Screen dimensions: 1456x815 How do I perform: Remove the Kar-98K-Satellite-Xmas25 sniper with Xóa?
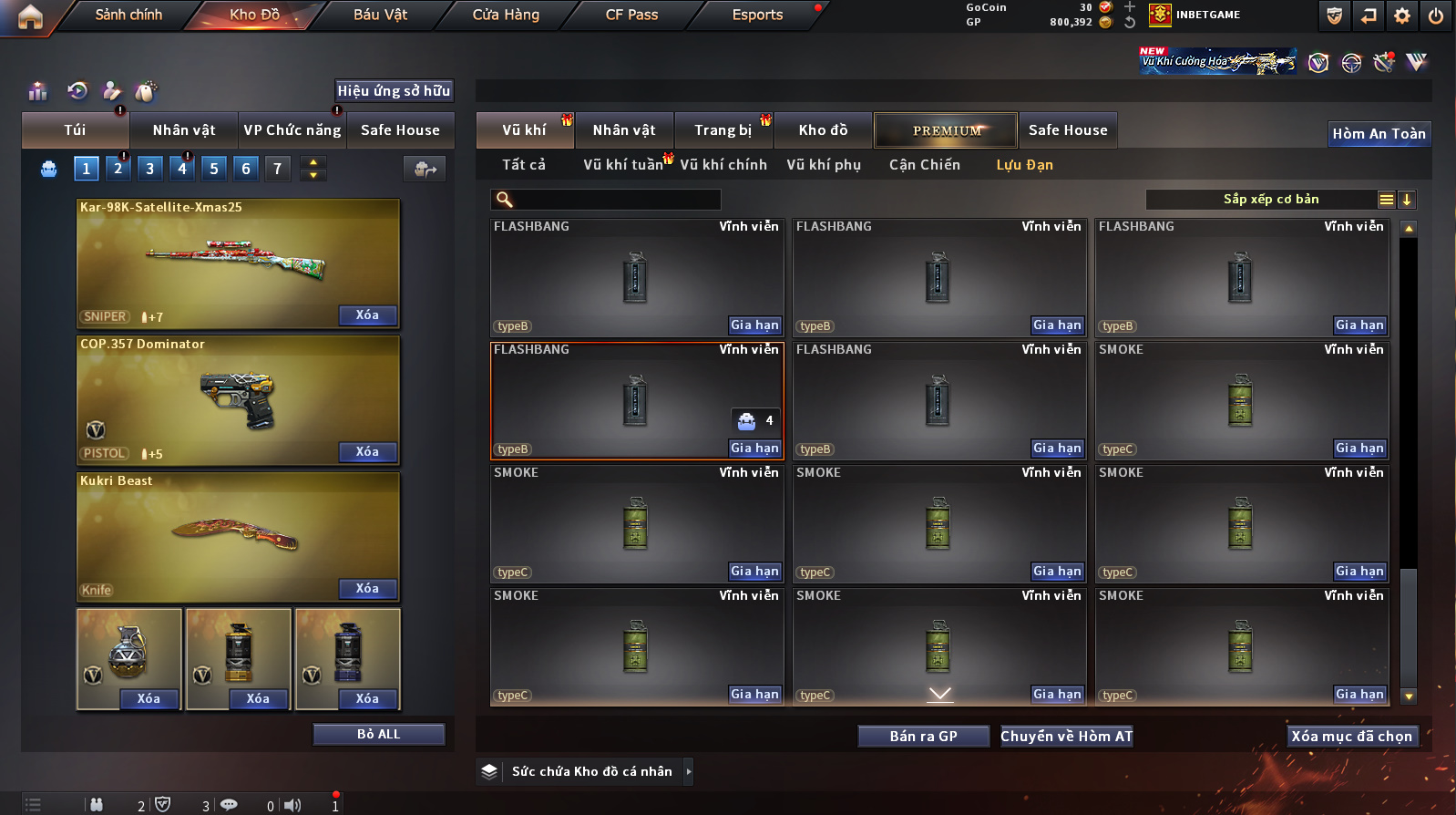pos(367,315)
